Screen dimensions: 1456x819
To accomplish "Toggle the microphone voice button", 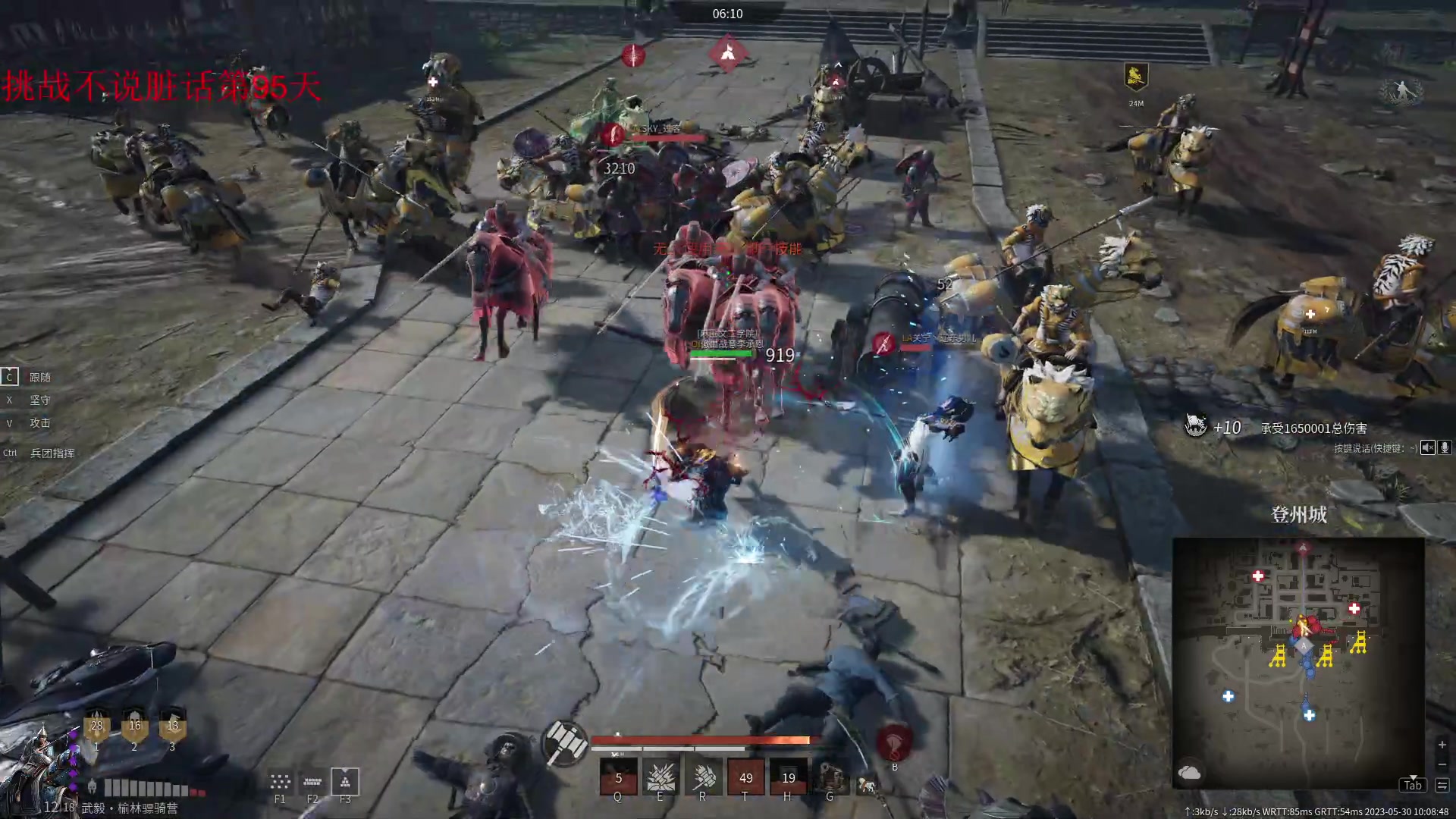I will pyautogui.click(x=1445, y=447).
